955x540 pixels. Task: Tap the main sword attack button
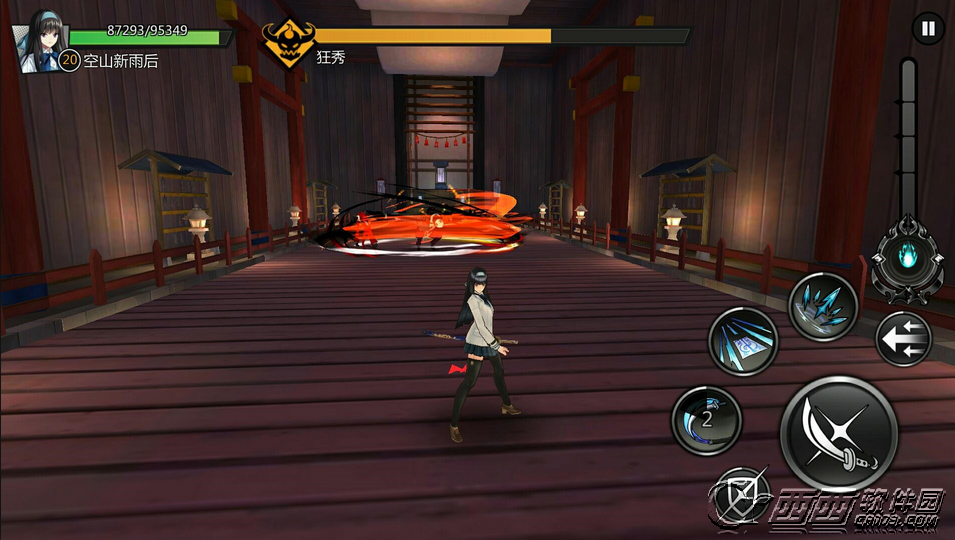(838, 433)
